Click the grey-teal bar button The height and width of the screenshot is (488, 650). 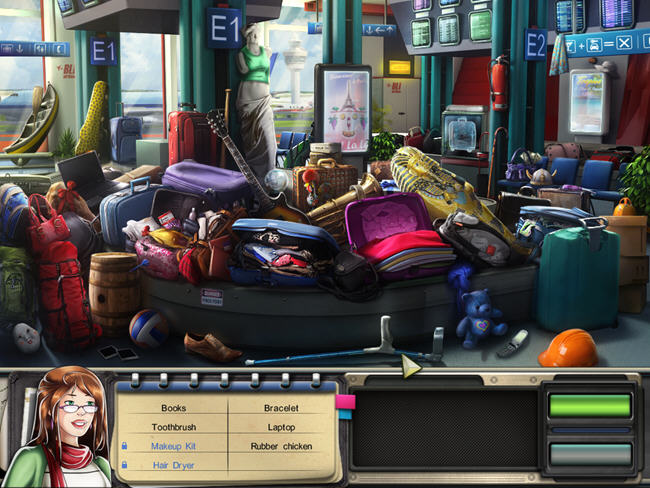589,454
